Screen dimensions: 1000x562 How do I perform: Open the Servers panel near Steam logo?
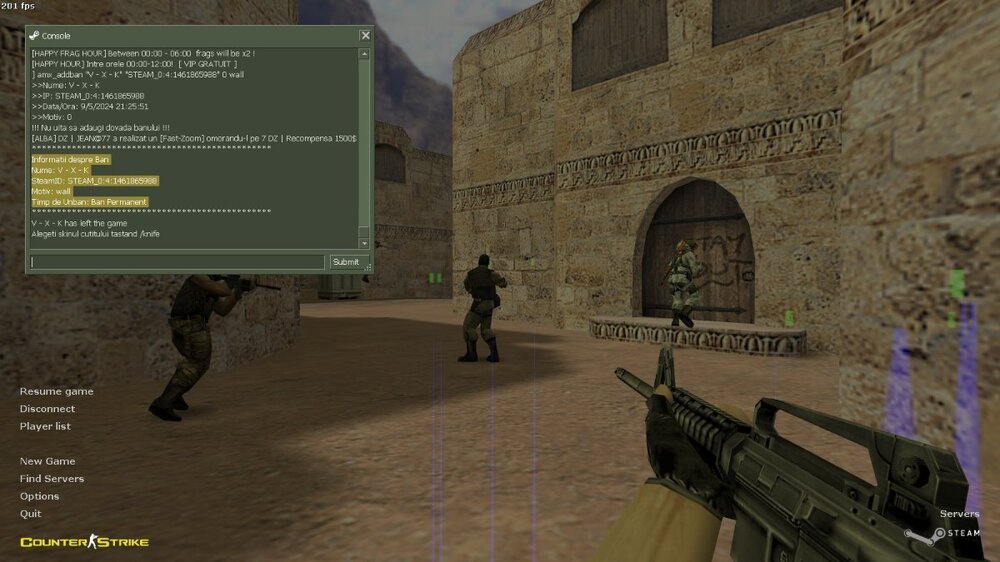[x=959, y=514]
